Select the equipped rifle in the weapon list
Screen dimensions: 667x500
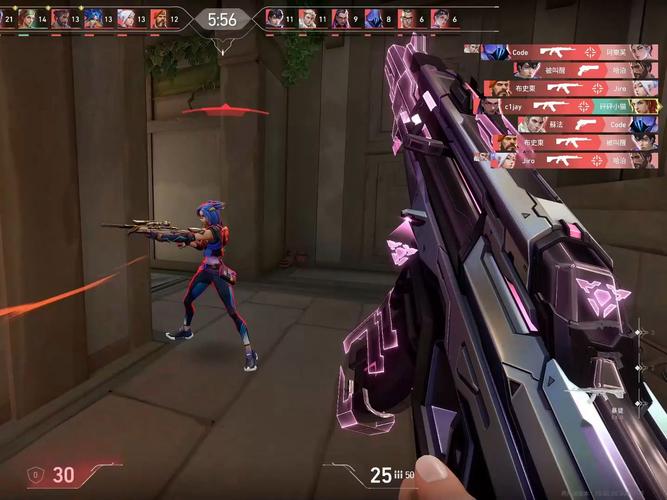(x=648, y=332)
